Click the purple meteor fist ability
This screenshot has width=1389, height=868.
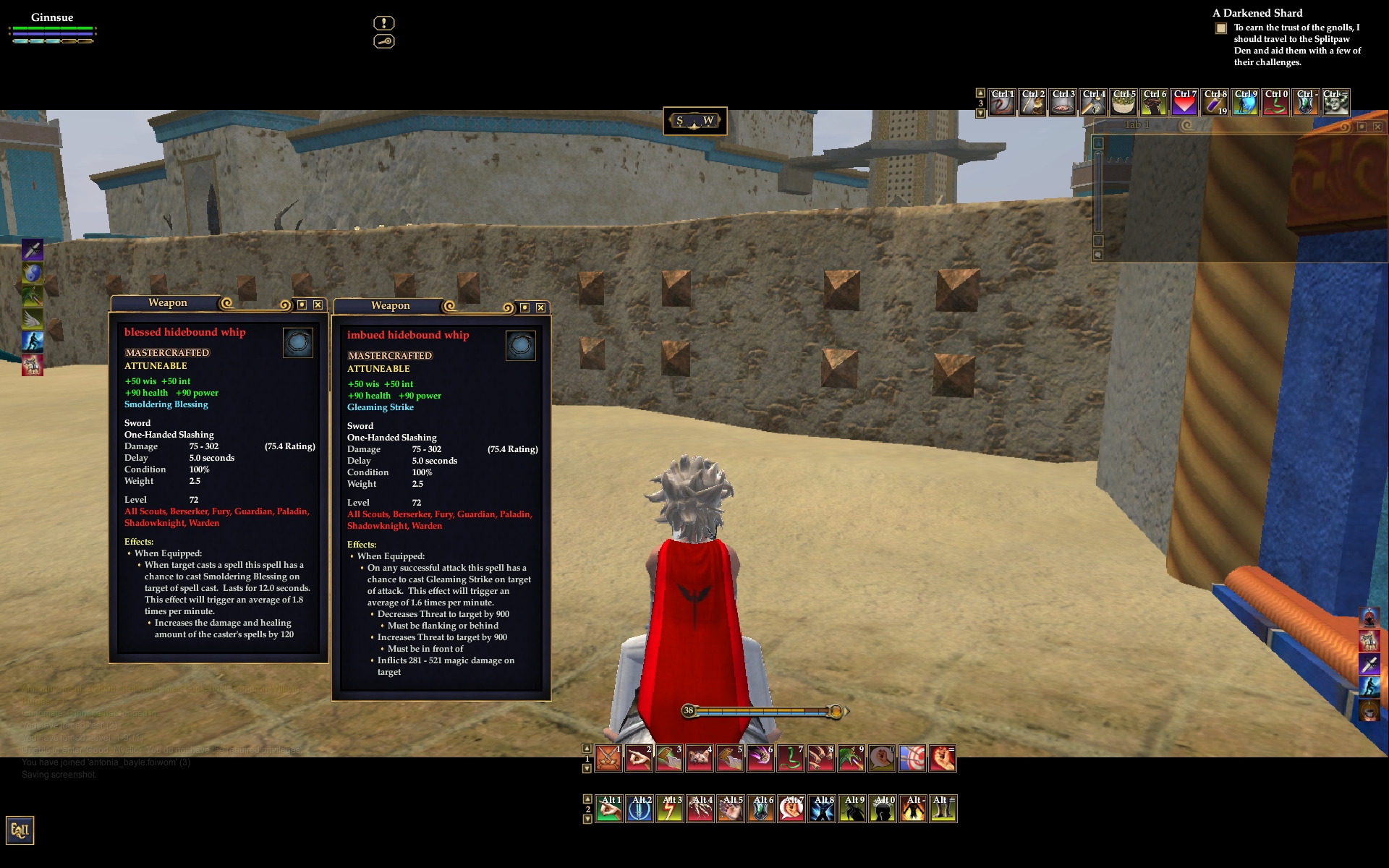(x=760, y=758)
